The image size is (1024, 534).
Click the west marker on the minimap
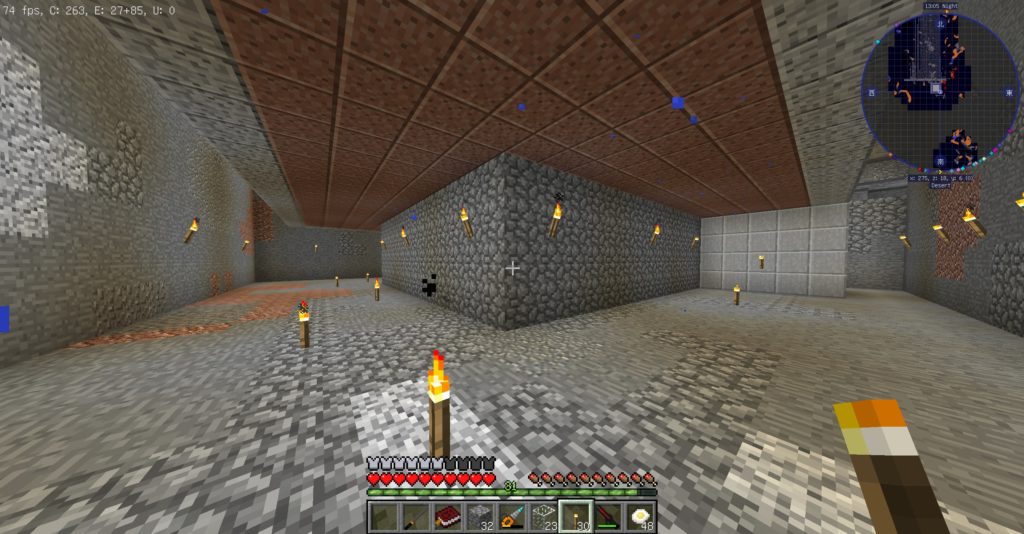[x=873, y=93]
